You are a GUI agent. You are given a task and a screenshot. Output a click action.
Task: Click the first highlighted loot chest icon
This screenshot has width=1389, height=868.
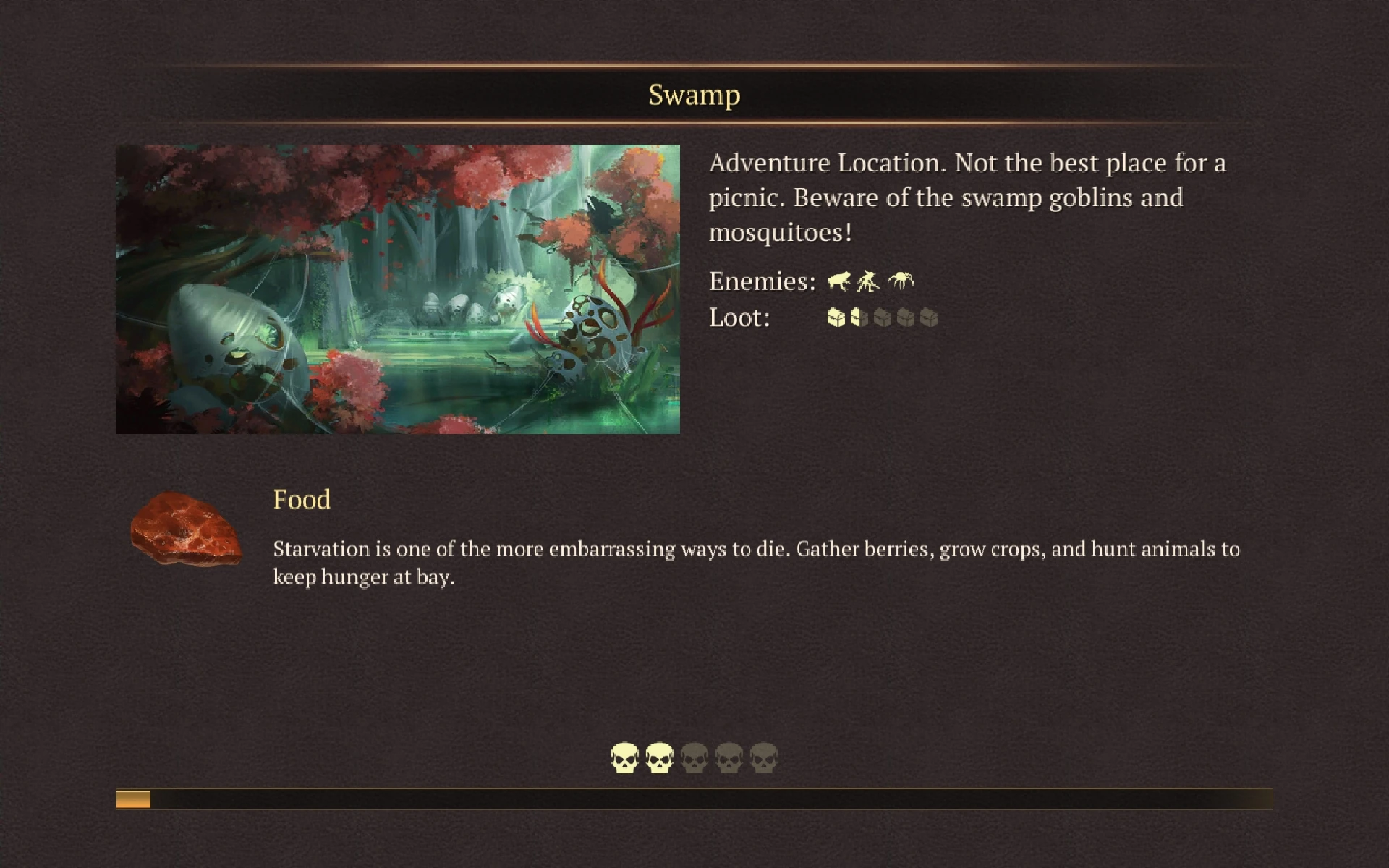coord(836,318)
